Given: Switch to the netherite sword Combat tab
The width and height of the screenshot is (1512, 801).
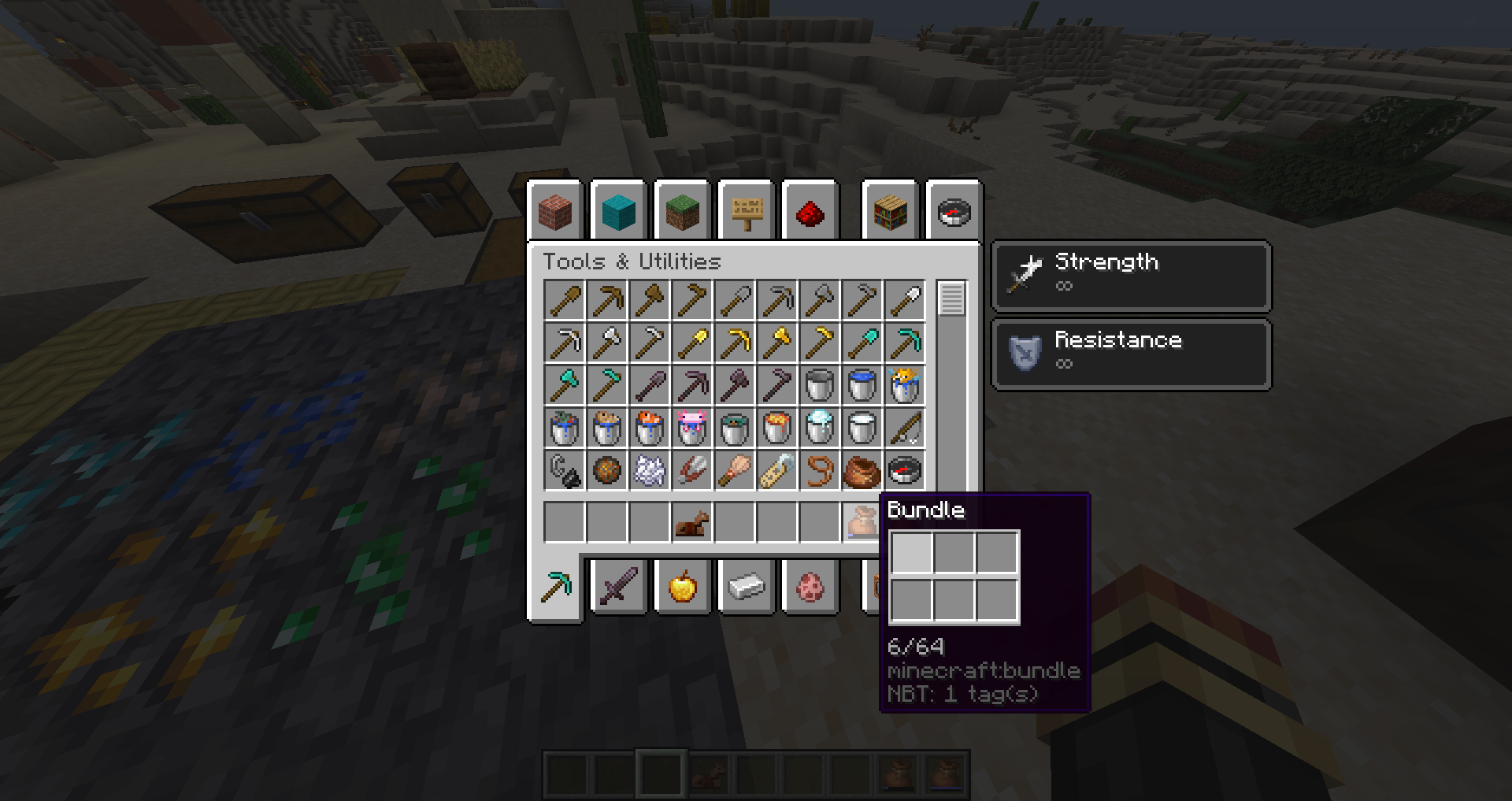Looking at the screenshot, I should click(x=618, y=587).
